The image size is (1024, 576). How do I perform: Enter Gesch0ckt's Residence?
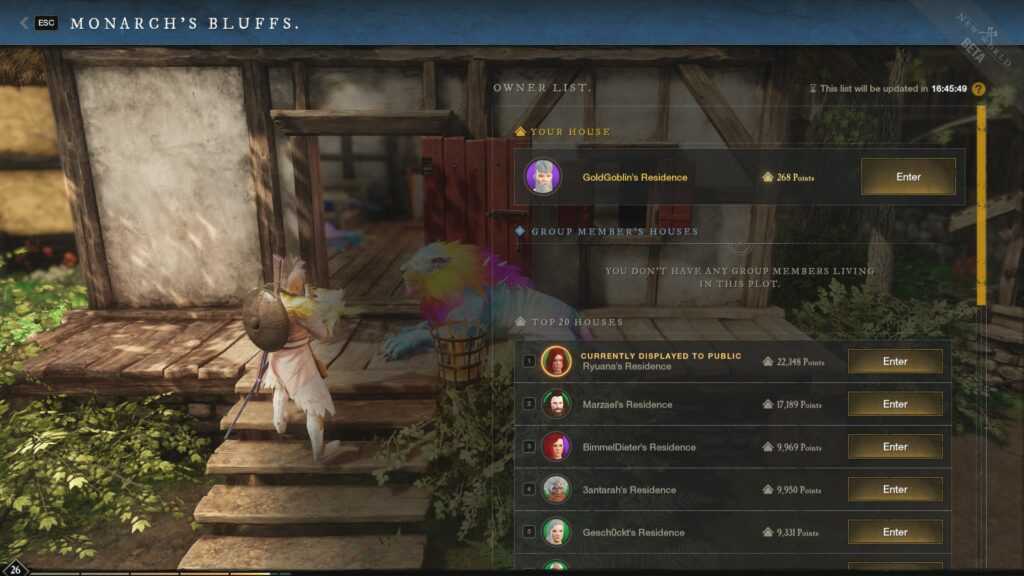(895, 532)
